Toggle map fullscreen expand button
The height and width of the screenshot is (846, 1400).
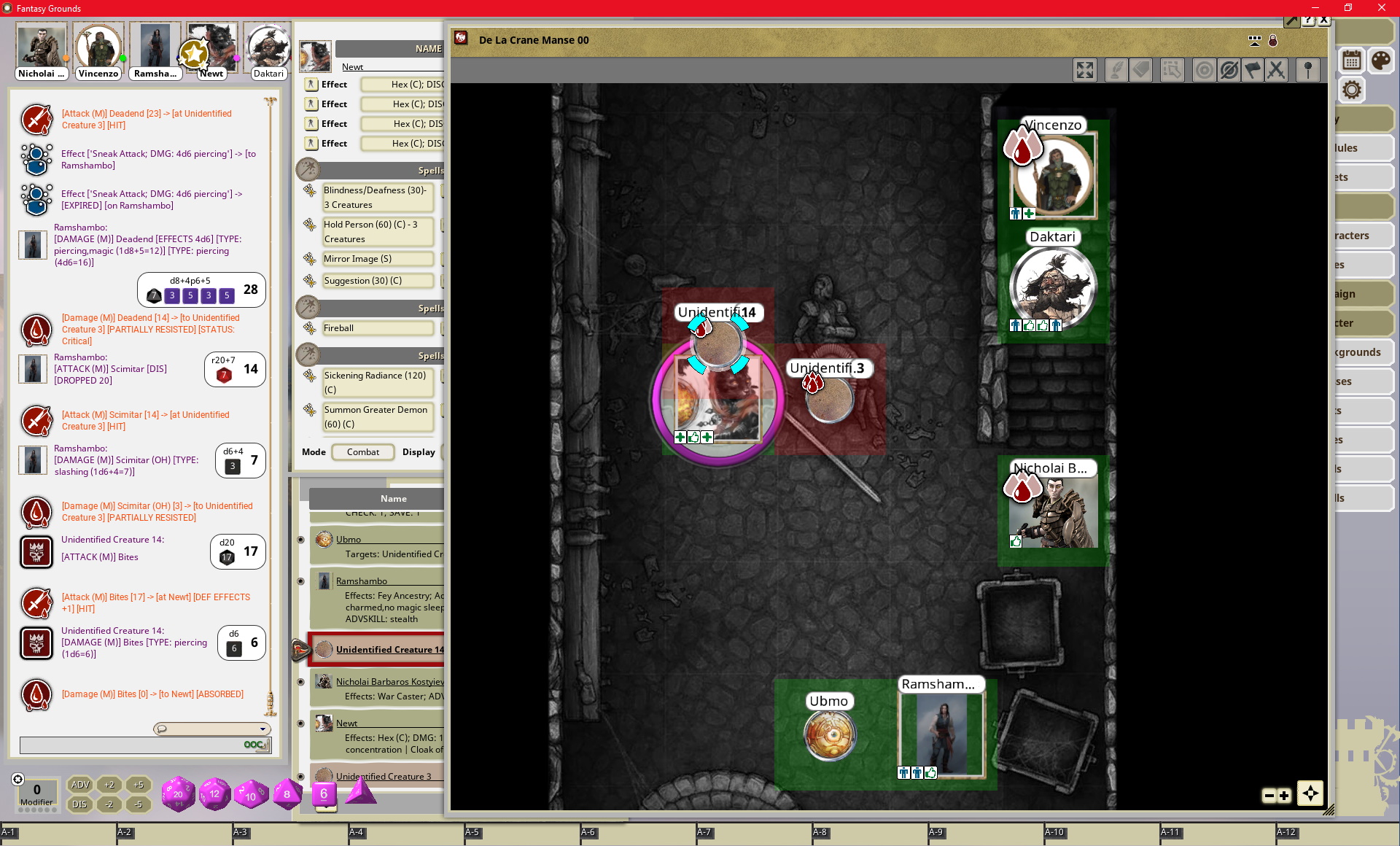click(1085, 70)
